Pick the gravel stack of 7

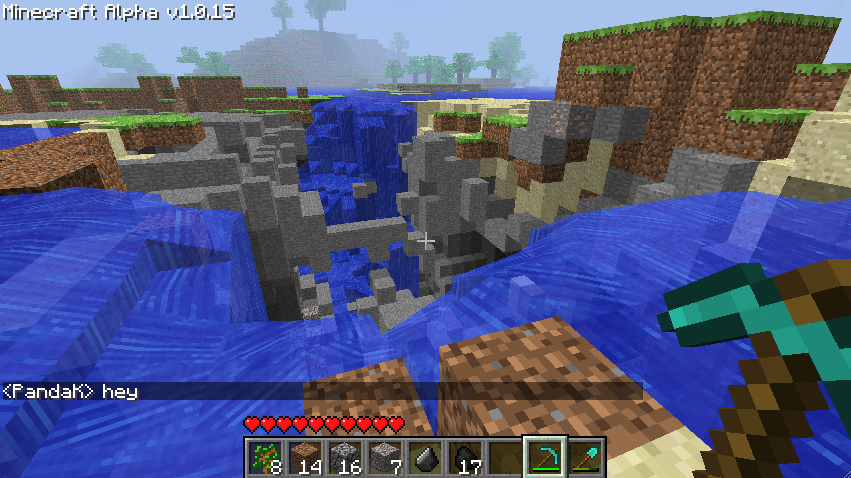click(386, 457)
